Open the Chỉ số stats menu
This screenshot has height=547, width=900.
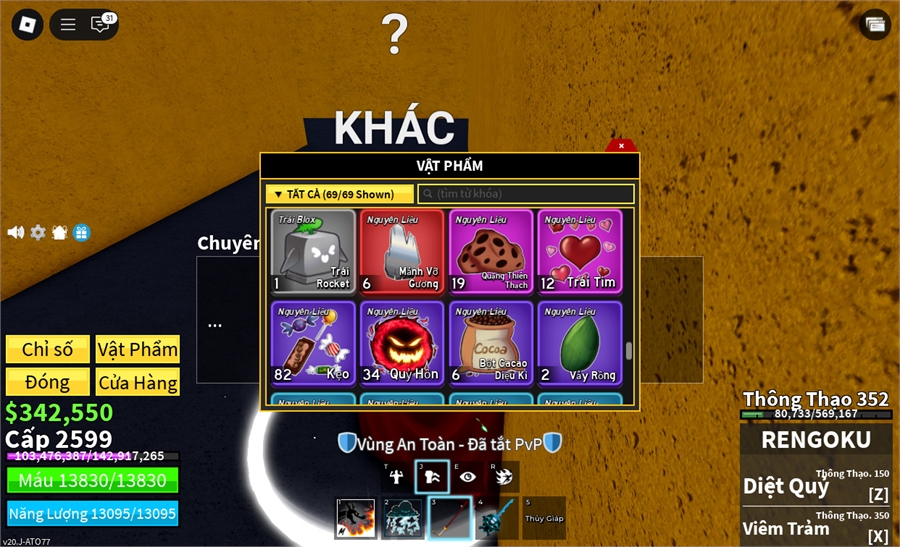(x=48, y=349)
